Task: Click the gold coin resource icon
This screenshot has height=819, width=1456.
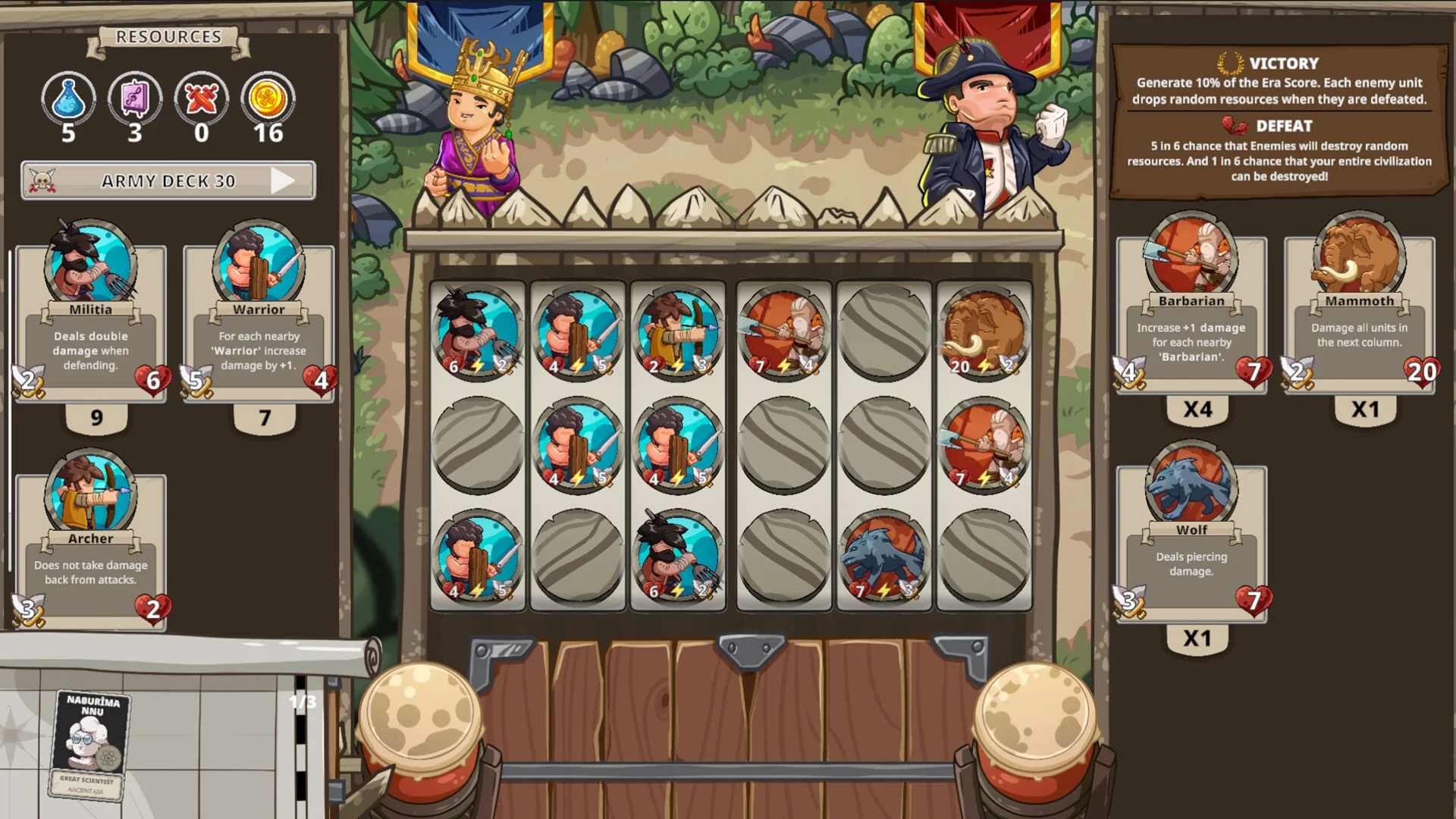Action: point(268,99)
